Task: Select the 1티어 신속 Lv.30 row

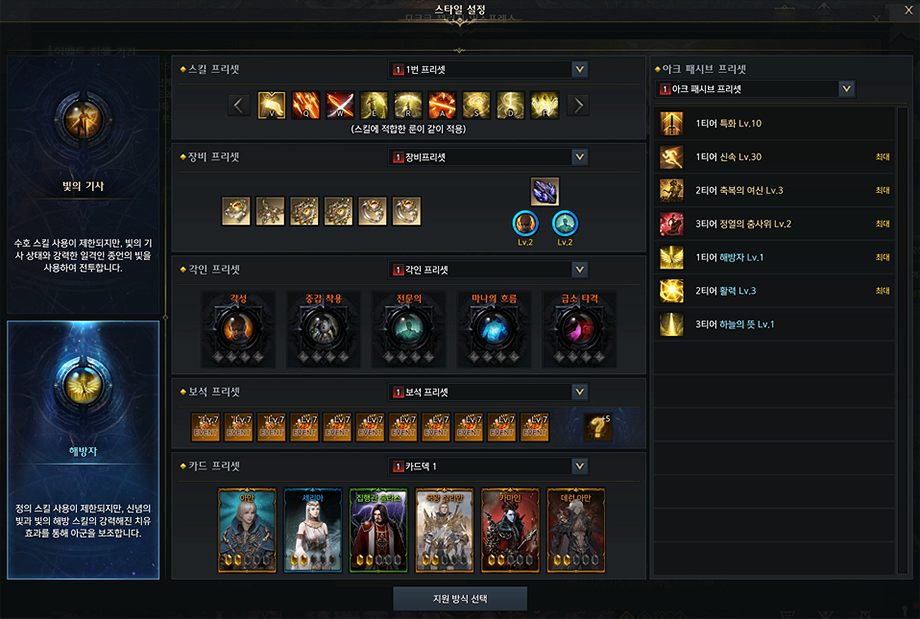Action: 775,157
